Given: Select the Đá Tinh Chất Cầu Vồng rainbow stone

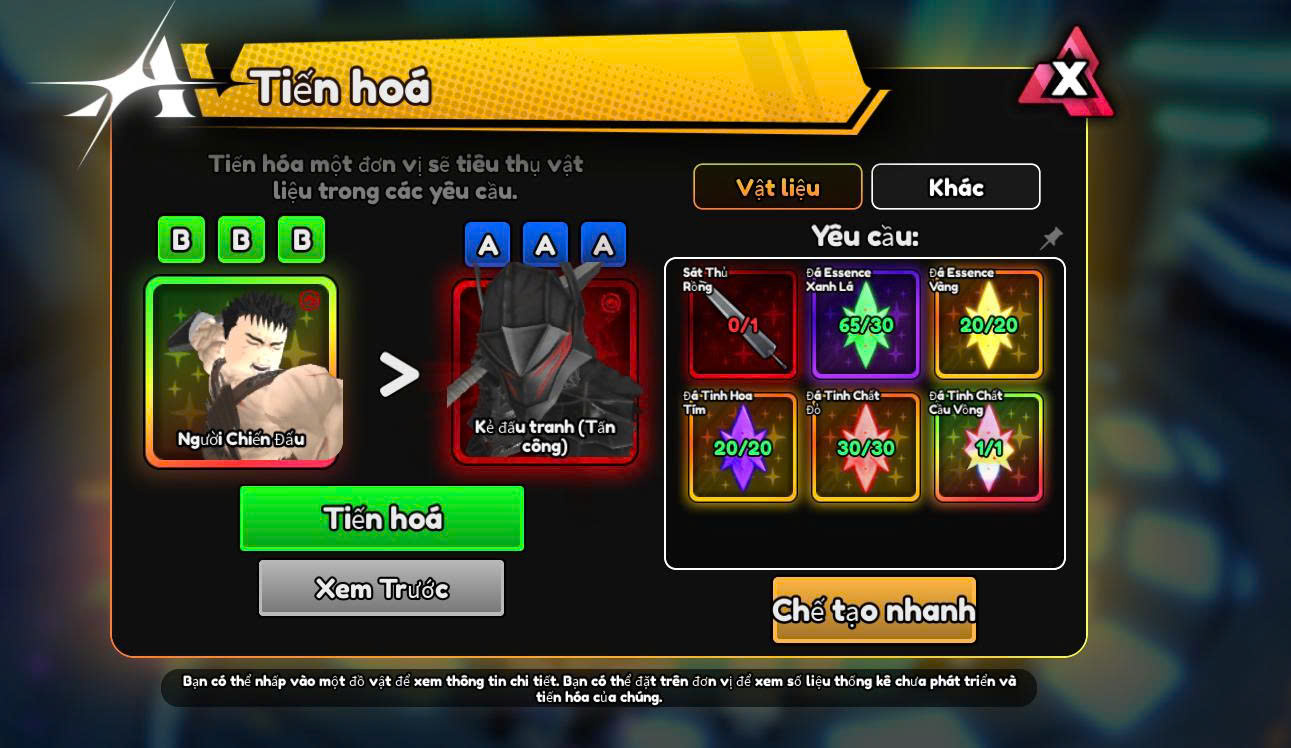Looking at the screenshot, I should point(988,447).
